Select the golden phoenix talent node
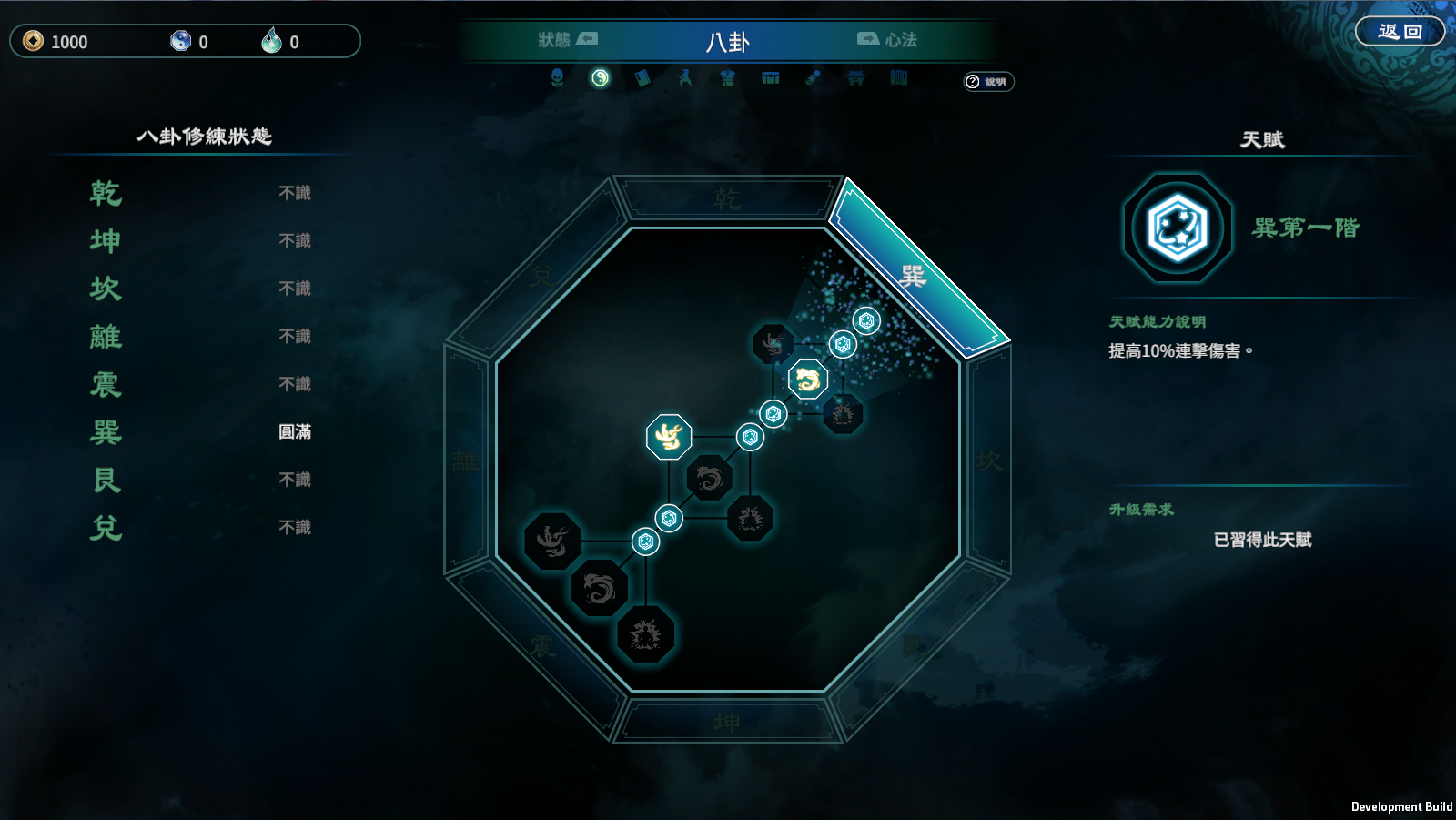 coord(669,437)
